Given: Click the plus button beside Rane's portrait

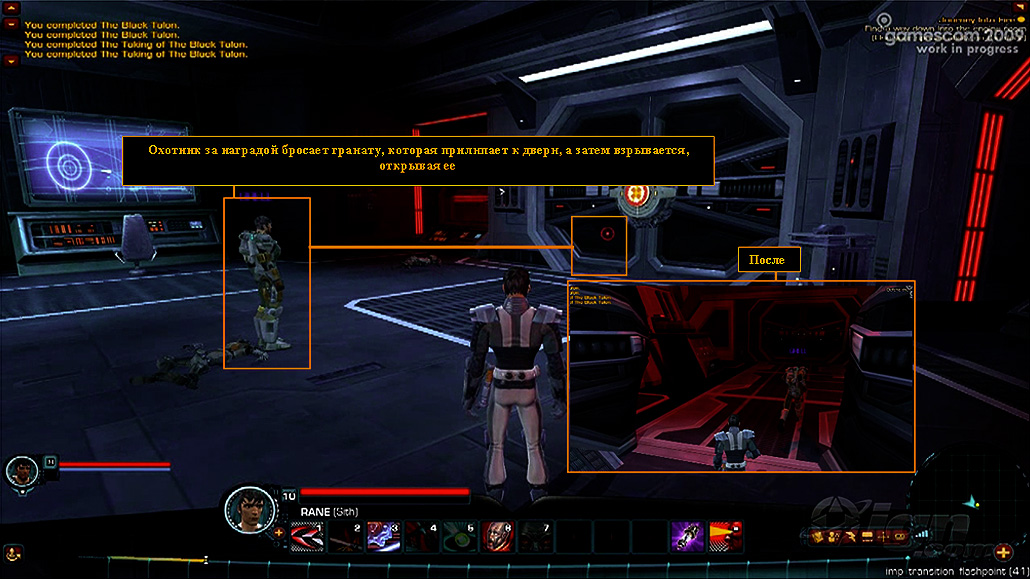Looking at the screenshot, I should click(x=278, y=532).
